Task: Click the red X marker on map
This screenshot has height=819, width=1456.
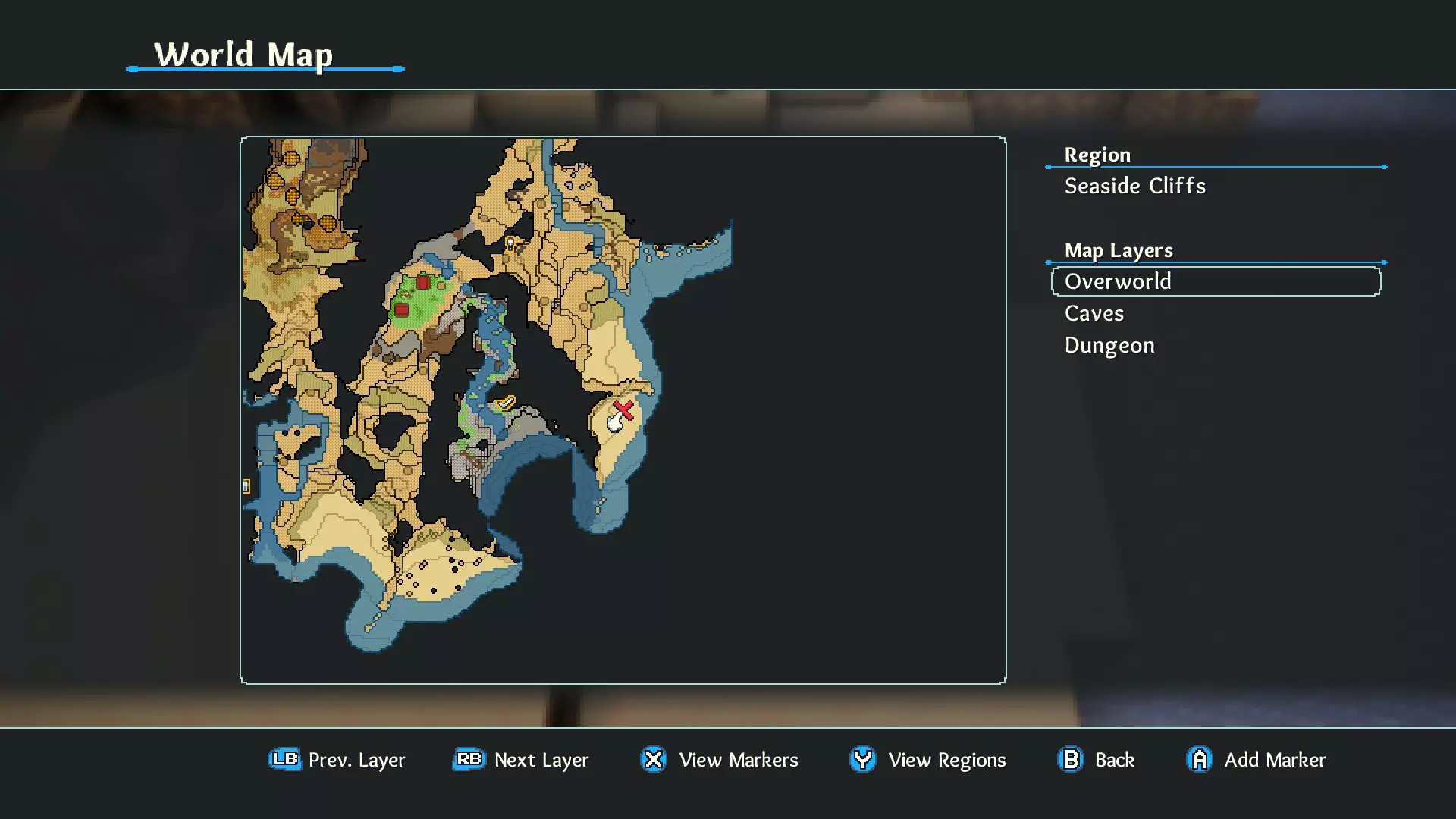Action: 624,410
